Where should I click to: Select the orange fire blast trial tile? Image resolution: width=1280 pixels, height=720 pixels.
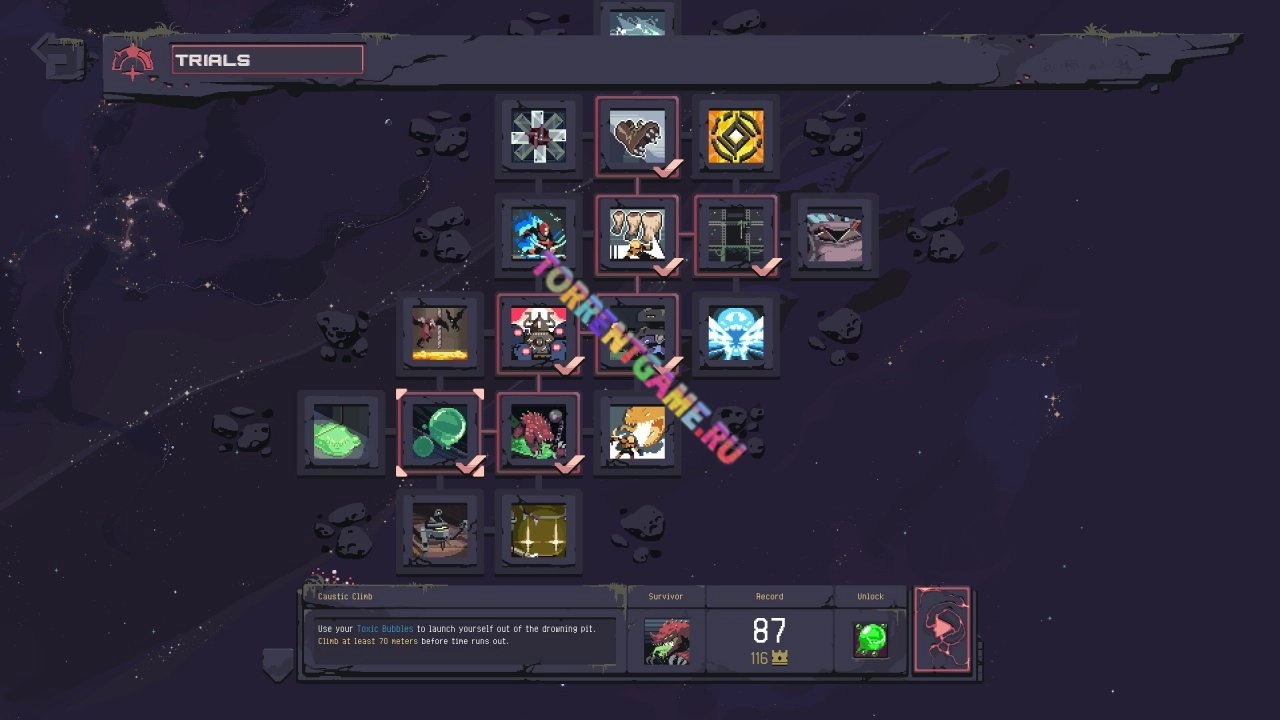[x=637, y=433]
